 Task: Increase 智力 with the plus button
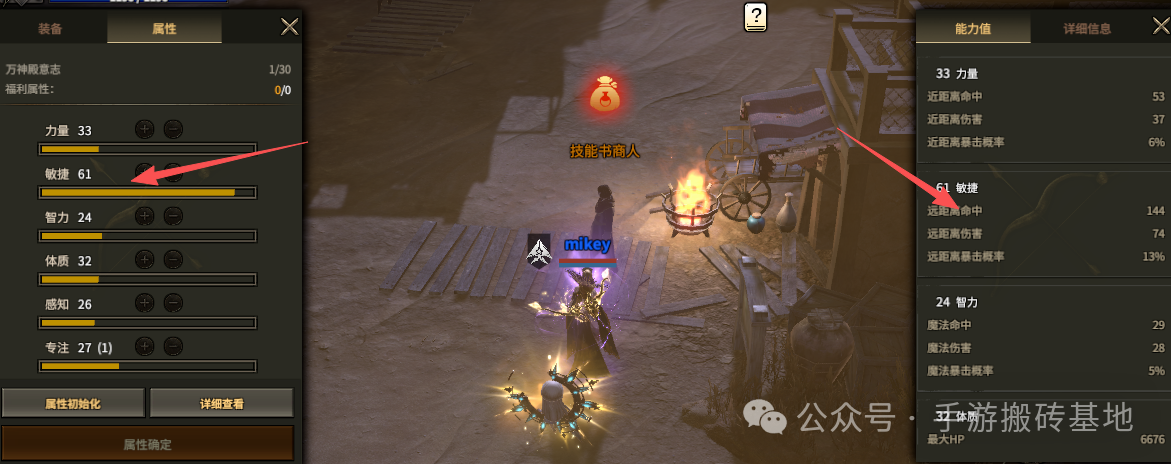145,215
